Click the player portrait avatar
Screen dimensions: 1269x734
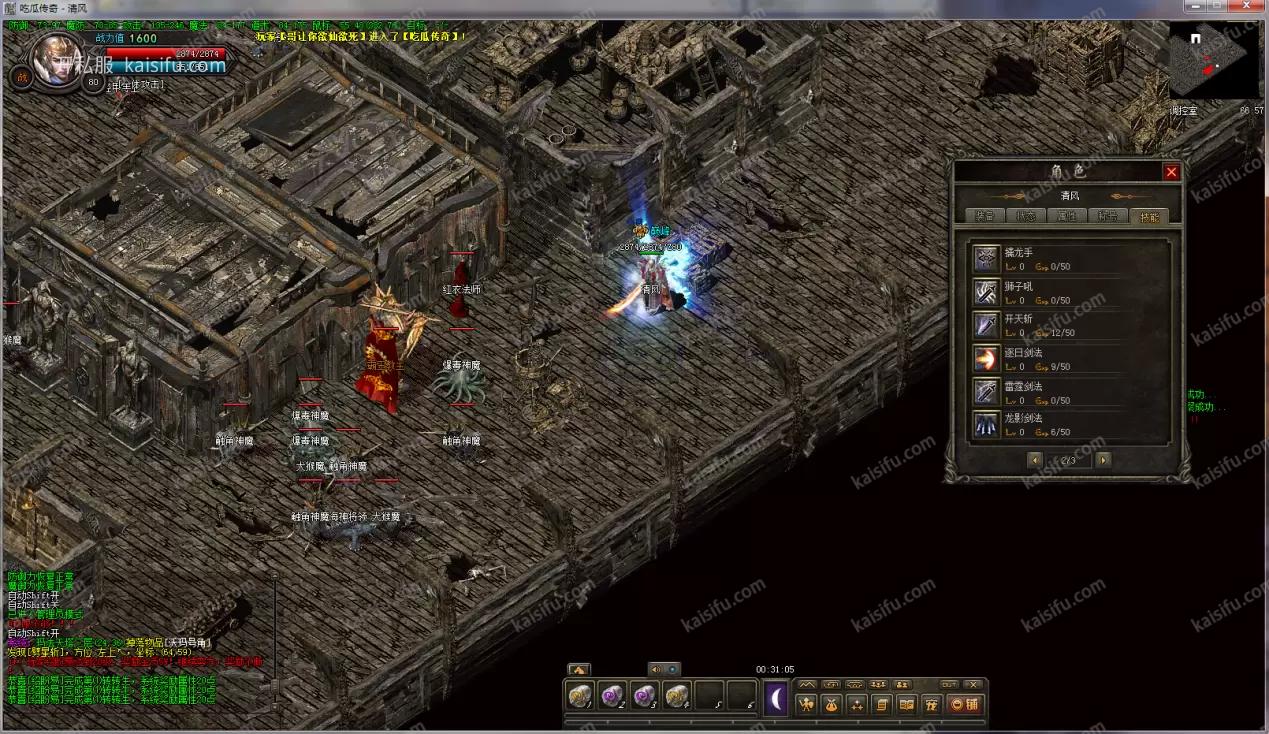[x=55, y=58]
